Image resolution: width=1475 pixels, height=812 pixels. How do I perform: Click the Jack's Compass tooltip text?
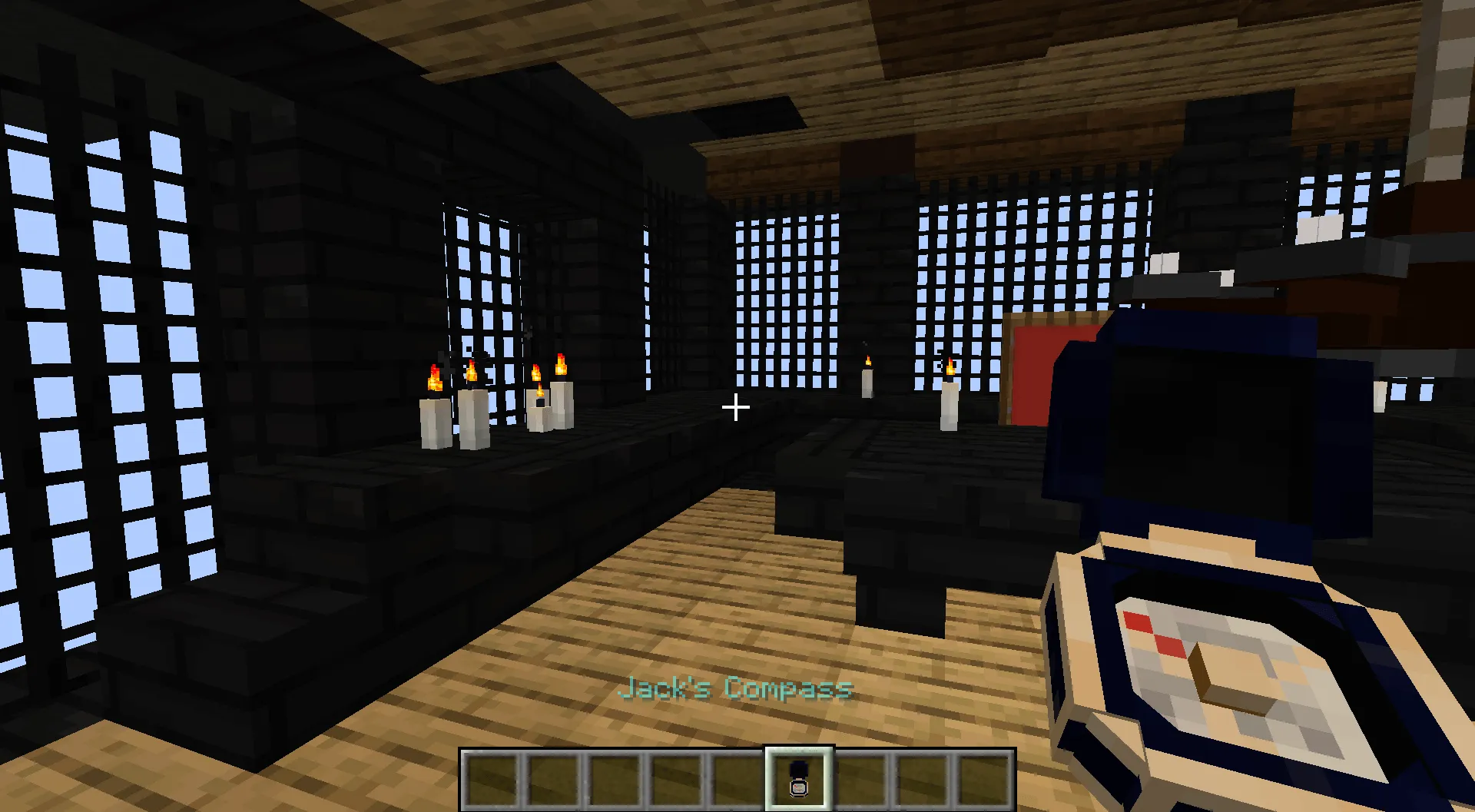tap(736, 690)
